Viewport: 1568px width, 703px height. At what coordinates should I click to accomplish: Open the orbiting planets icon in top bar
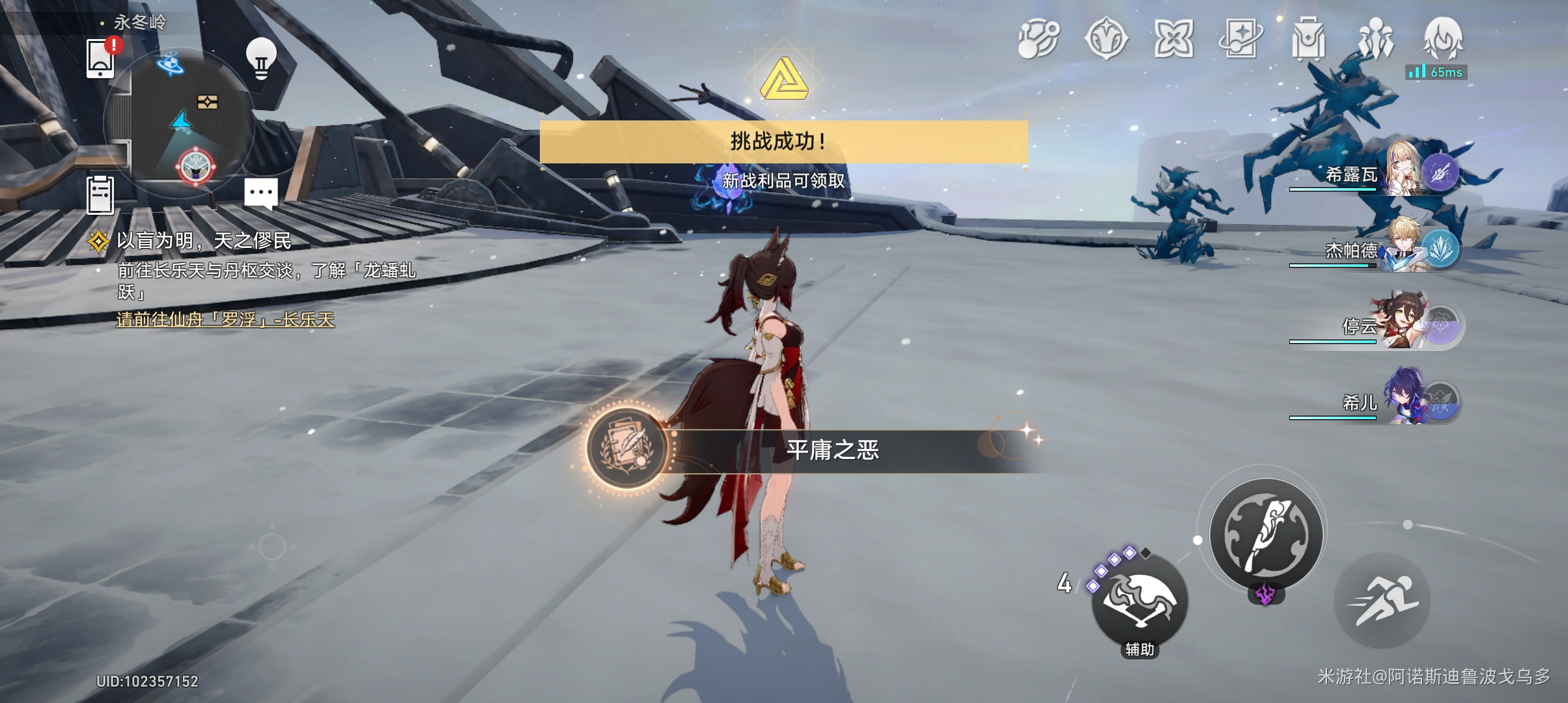point(1038,39)
